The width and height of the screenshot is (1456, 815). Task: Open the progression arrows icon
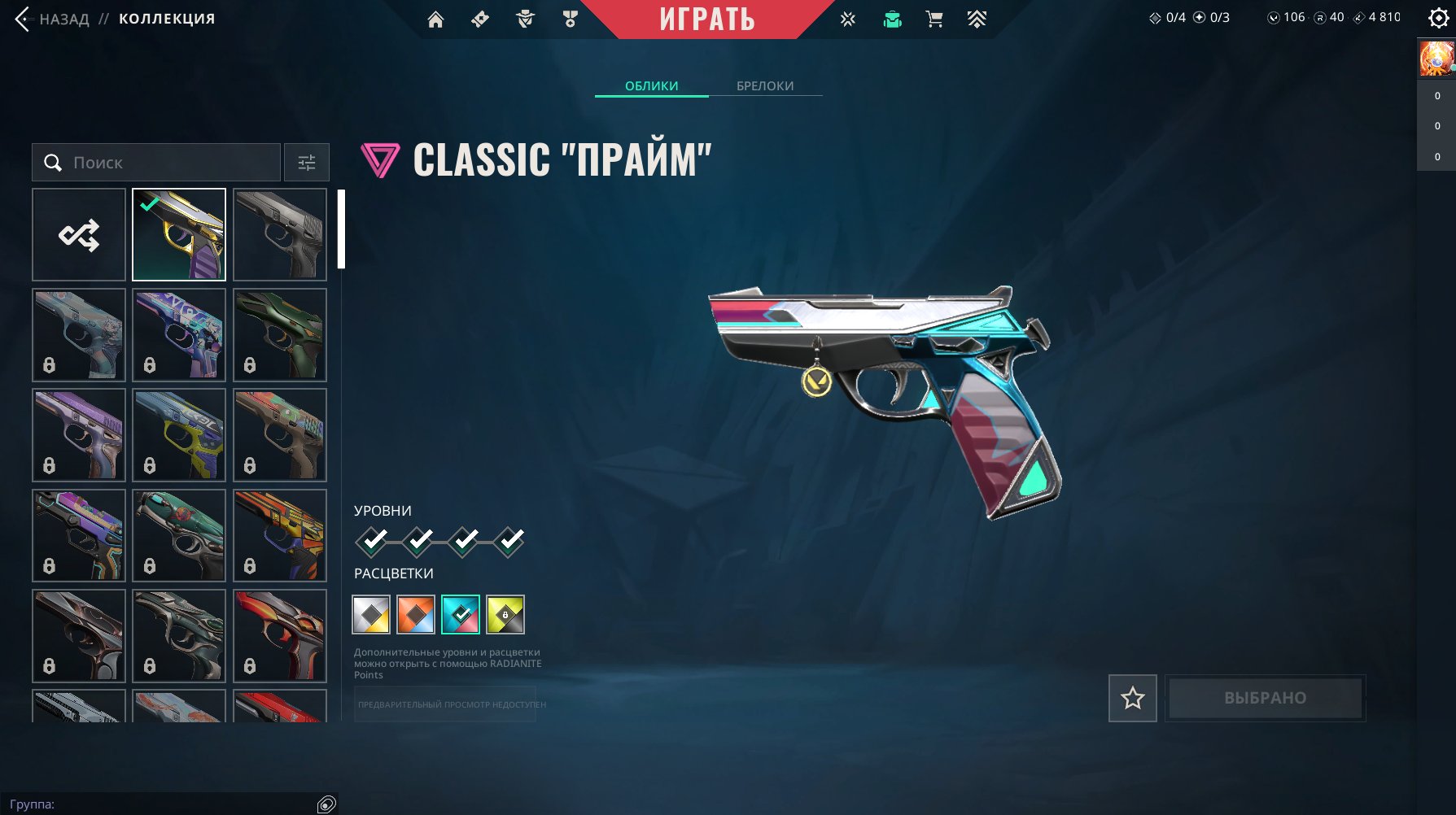(x=977, y=19)
